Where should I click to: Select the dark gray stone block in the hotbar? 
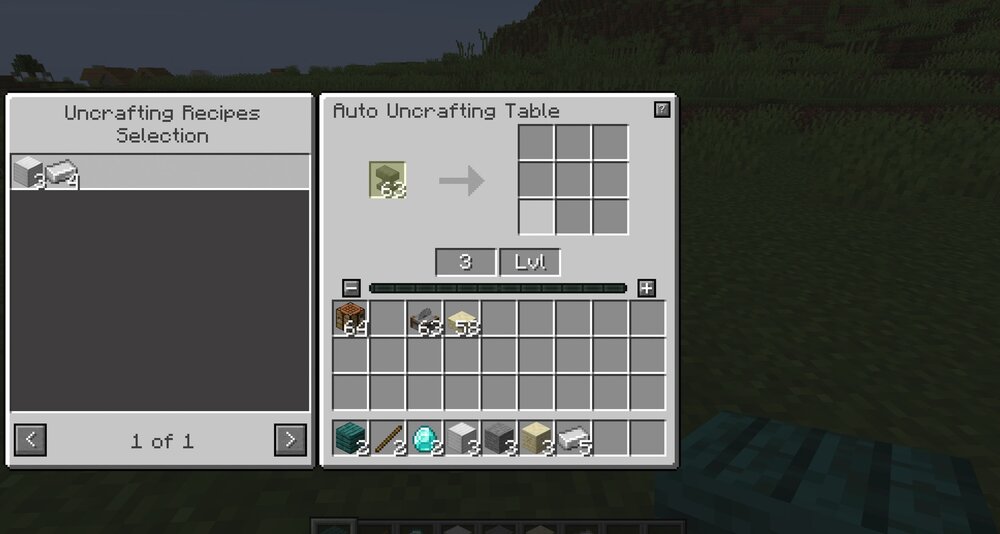point(498,438)
